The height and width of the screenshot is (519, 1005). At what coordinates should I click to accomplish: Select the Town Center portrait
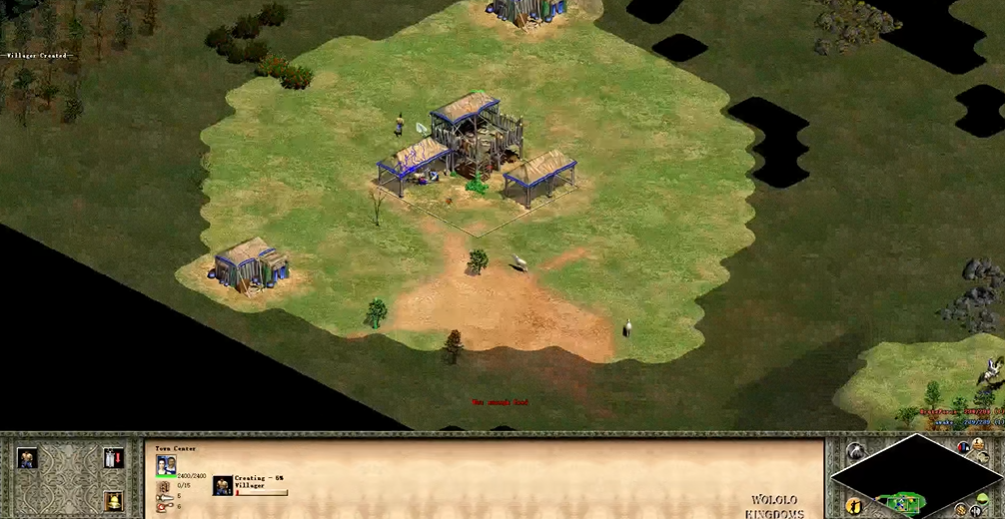(x=166, y=465)
